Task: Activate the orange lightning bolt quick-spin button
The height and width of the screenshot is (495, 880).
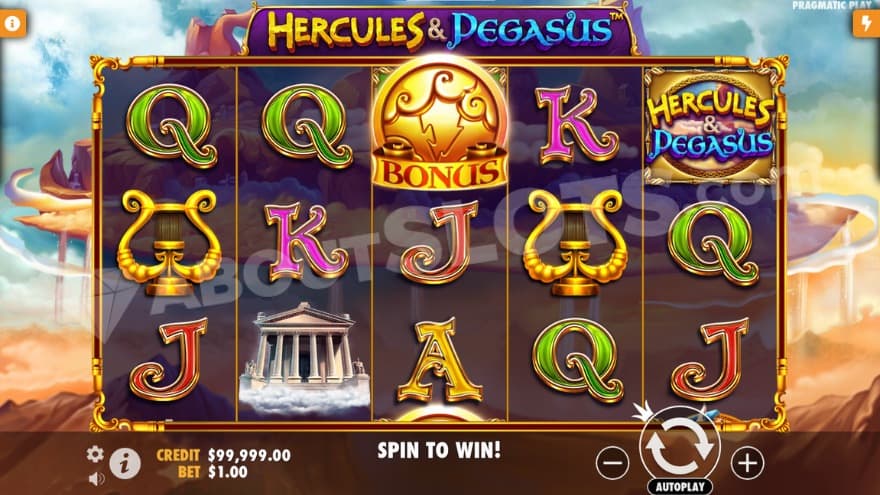Action: (x=865, y=24)
